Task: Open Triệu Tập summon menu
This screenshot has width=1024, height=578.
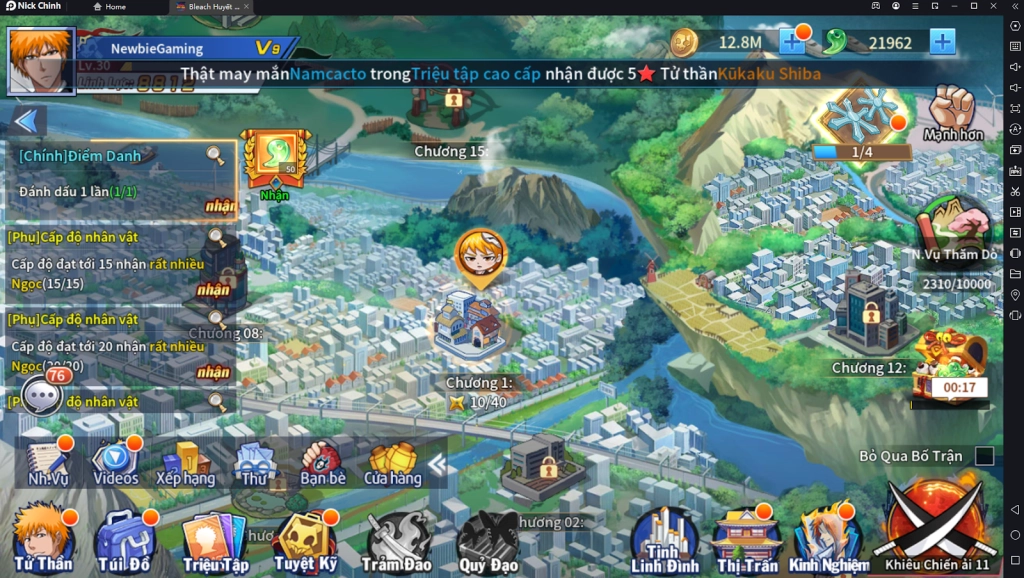Action: pos(214,542)
